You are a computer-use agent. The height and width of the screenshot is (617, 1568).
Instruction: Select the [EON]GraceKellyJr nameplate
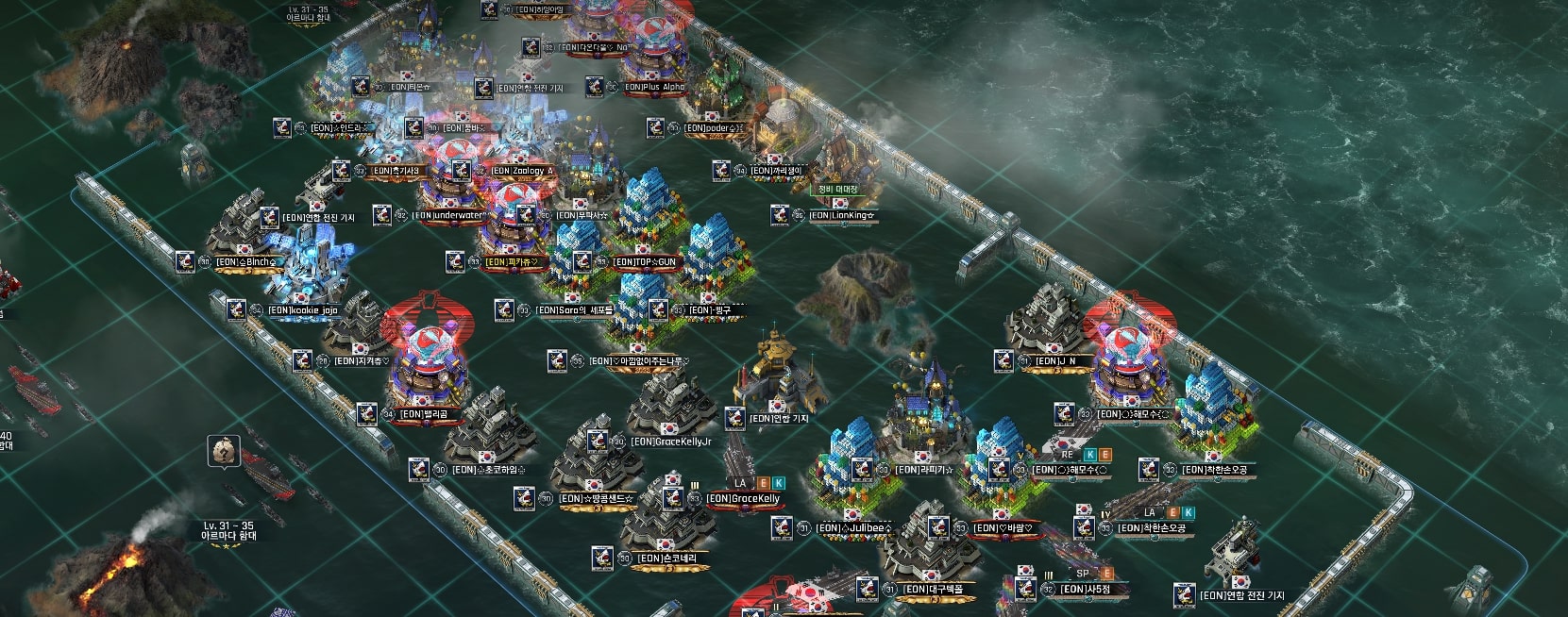(671, 442)
